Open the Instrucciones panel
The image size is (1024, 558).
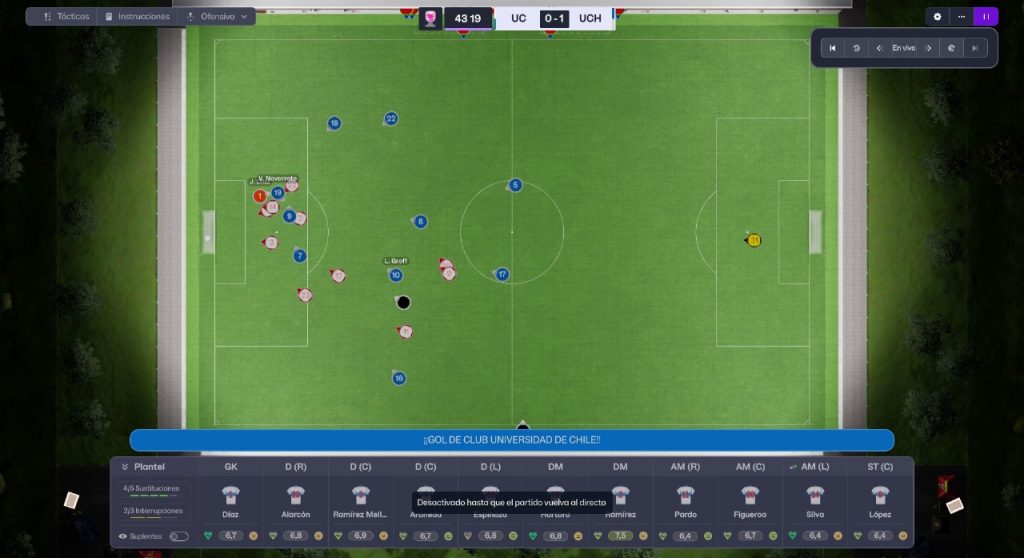point(136,17)
